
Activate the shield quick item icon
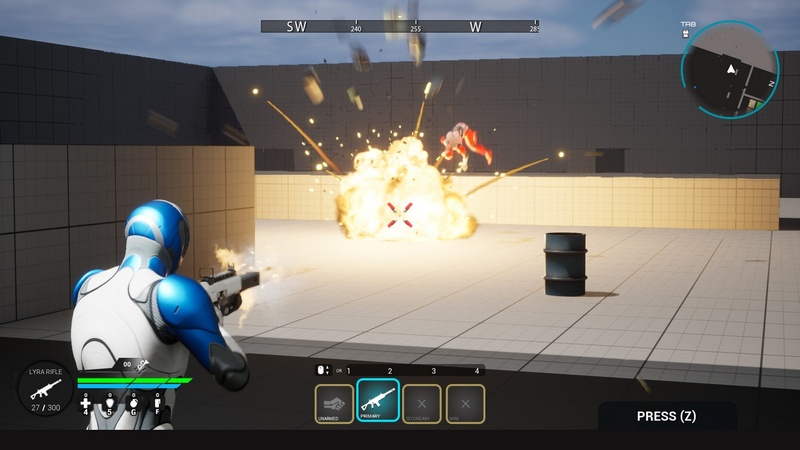point(108,404)
